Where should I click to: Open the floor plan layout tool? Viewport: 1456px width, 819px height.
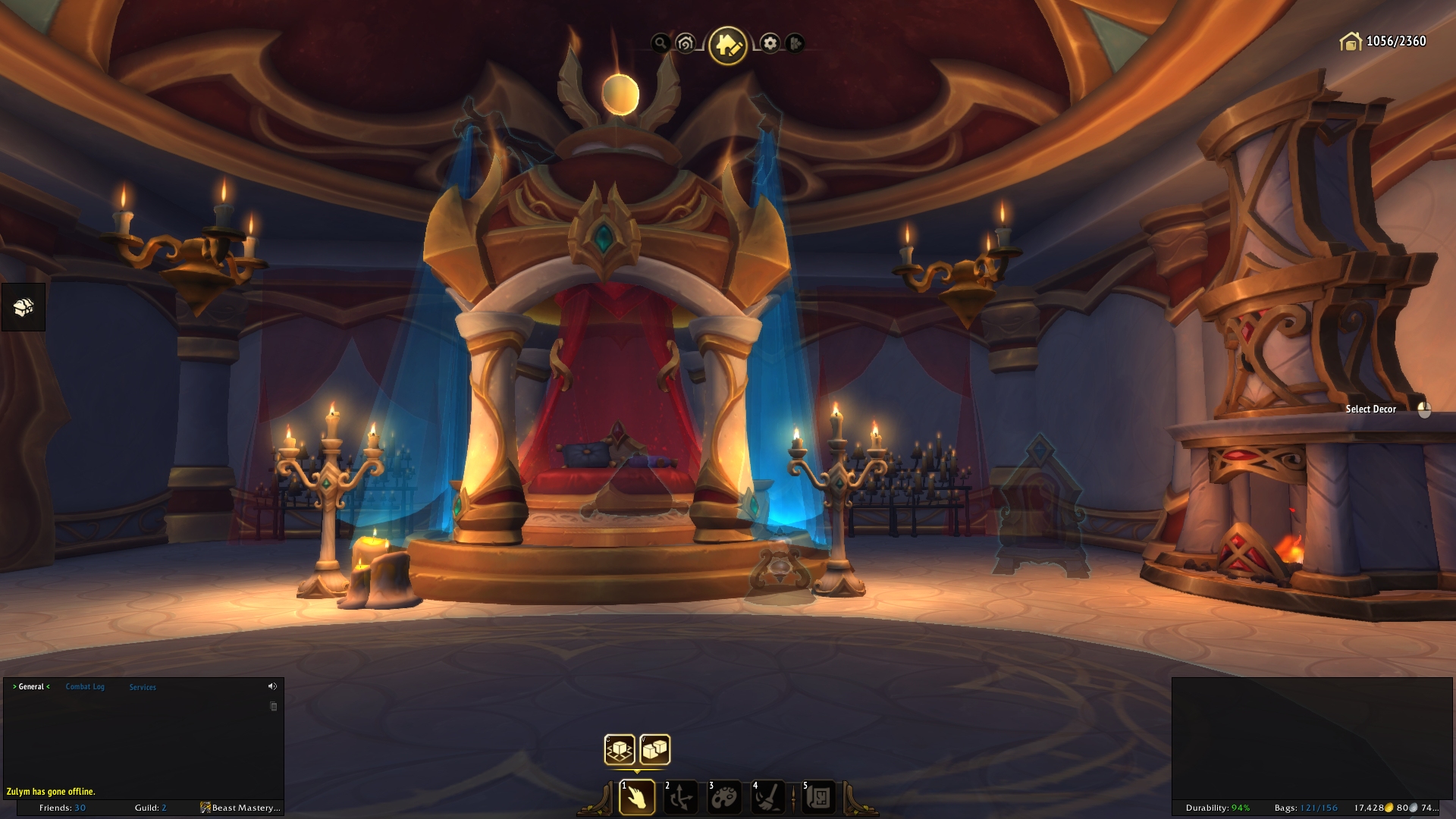click(818, 798)
